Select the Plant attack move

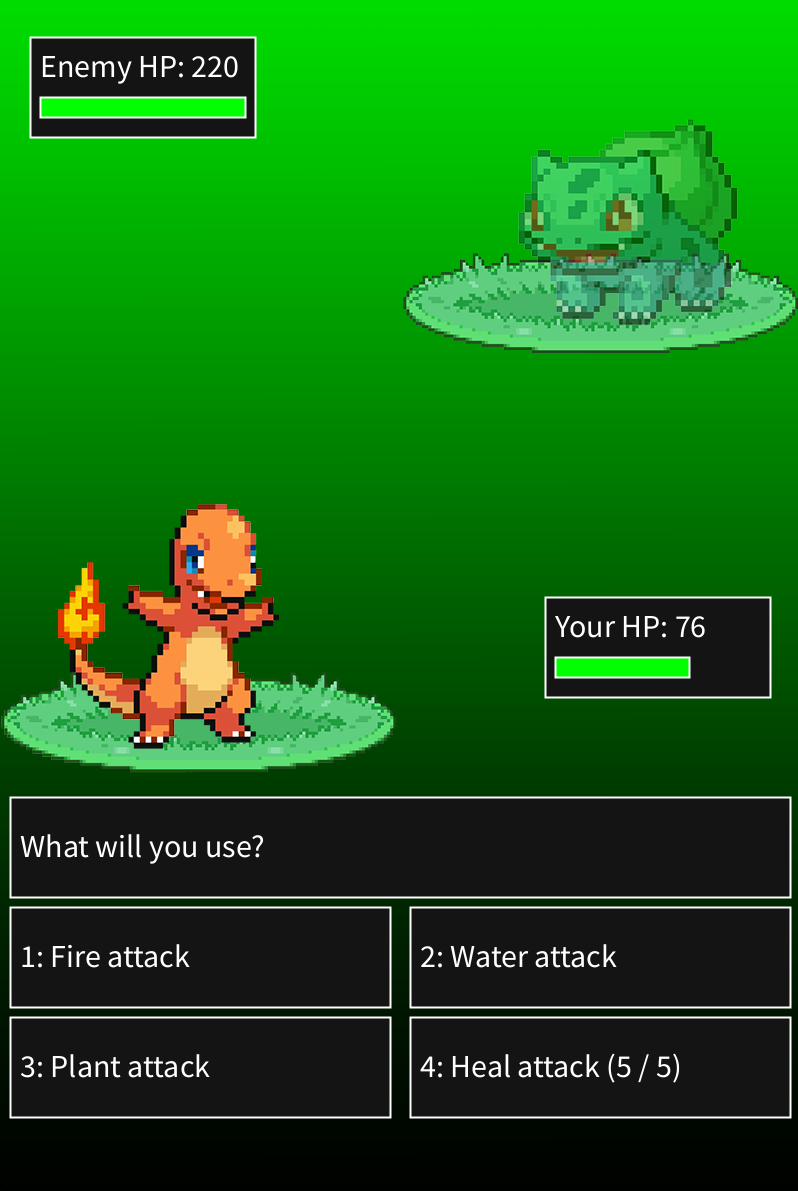[200, 1067]
